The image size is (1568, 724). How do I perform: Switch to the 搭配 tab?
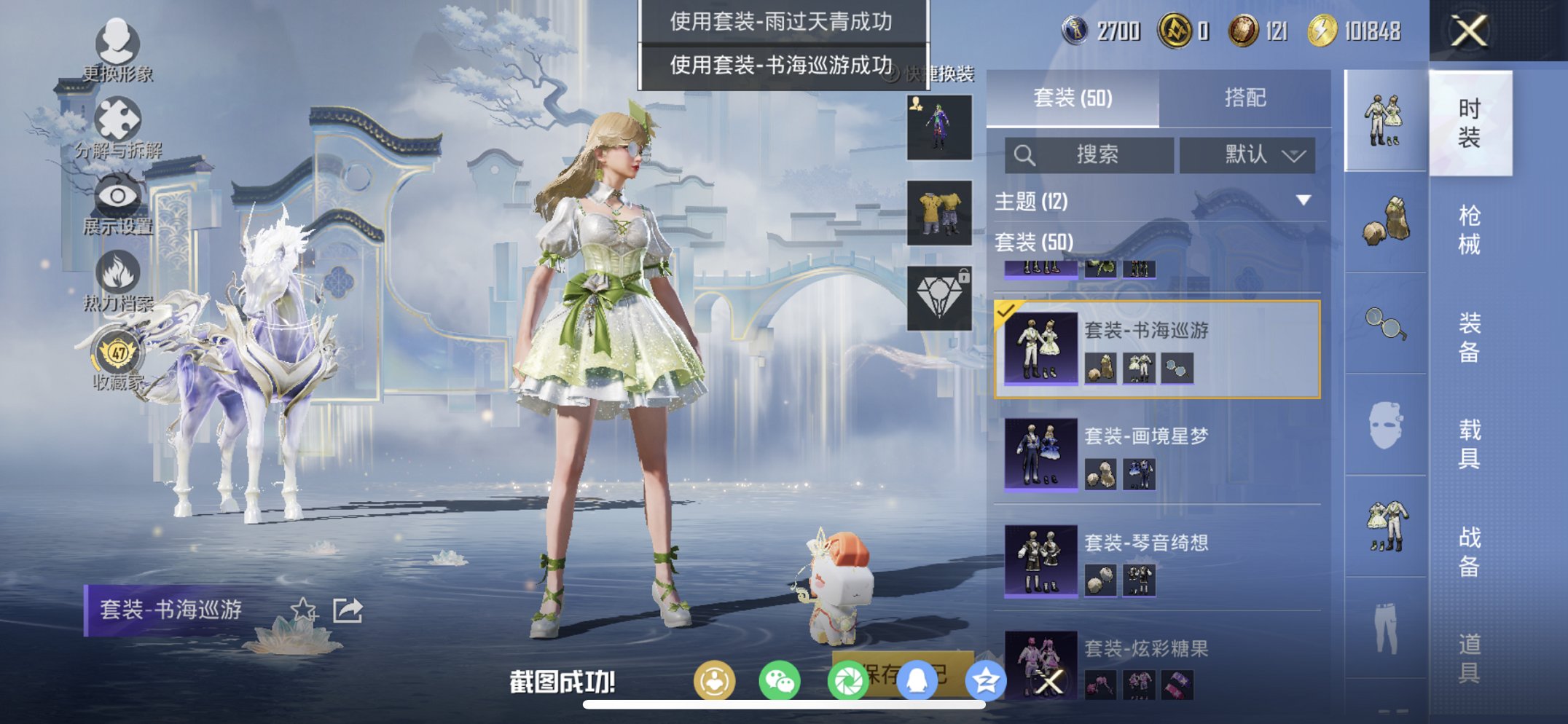[1245, 98]
